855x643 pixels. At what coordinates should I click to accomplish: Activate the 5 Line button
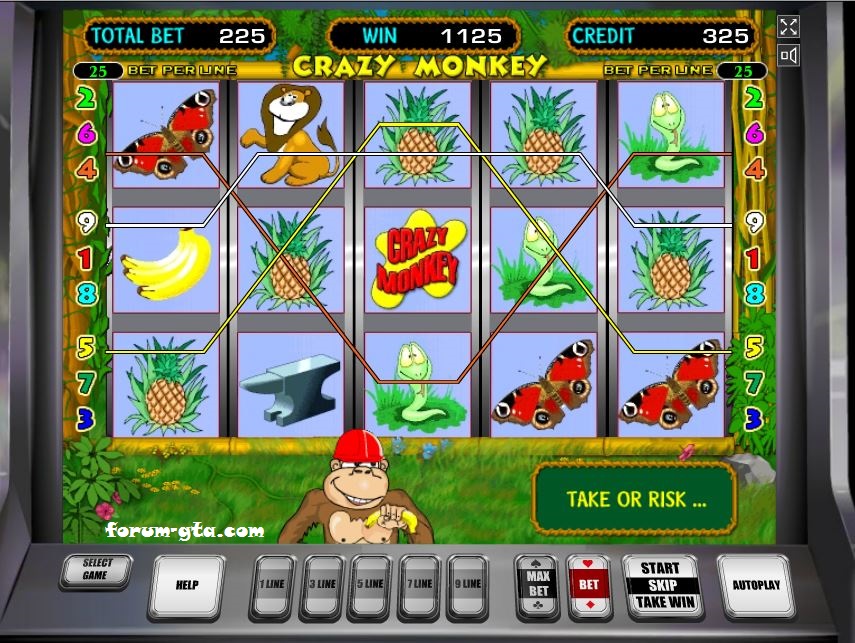click(x=370, y=585)
